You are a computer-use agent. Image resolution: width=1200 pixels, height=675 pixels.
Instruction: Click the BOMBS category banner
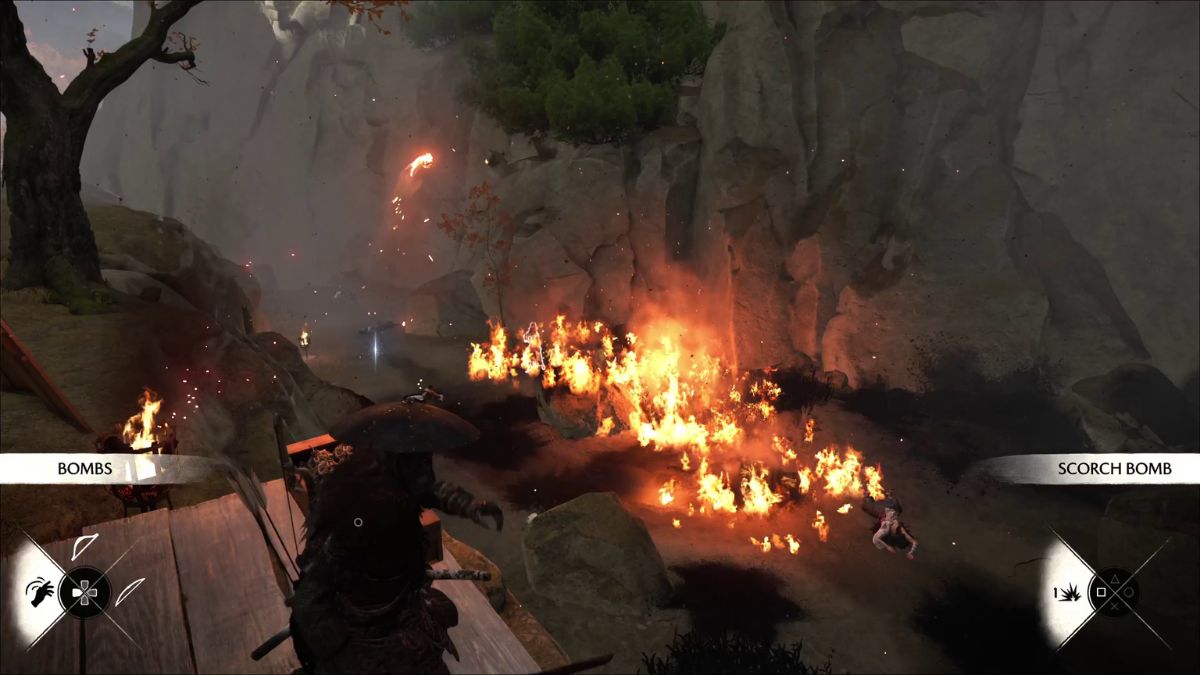84,468
